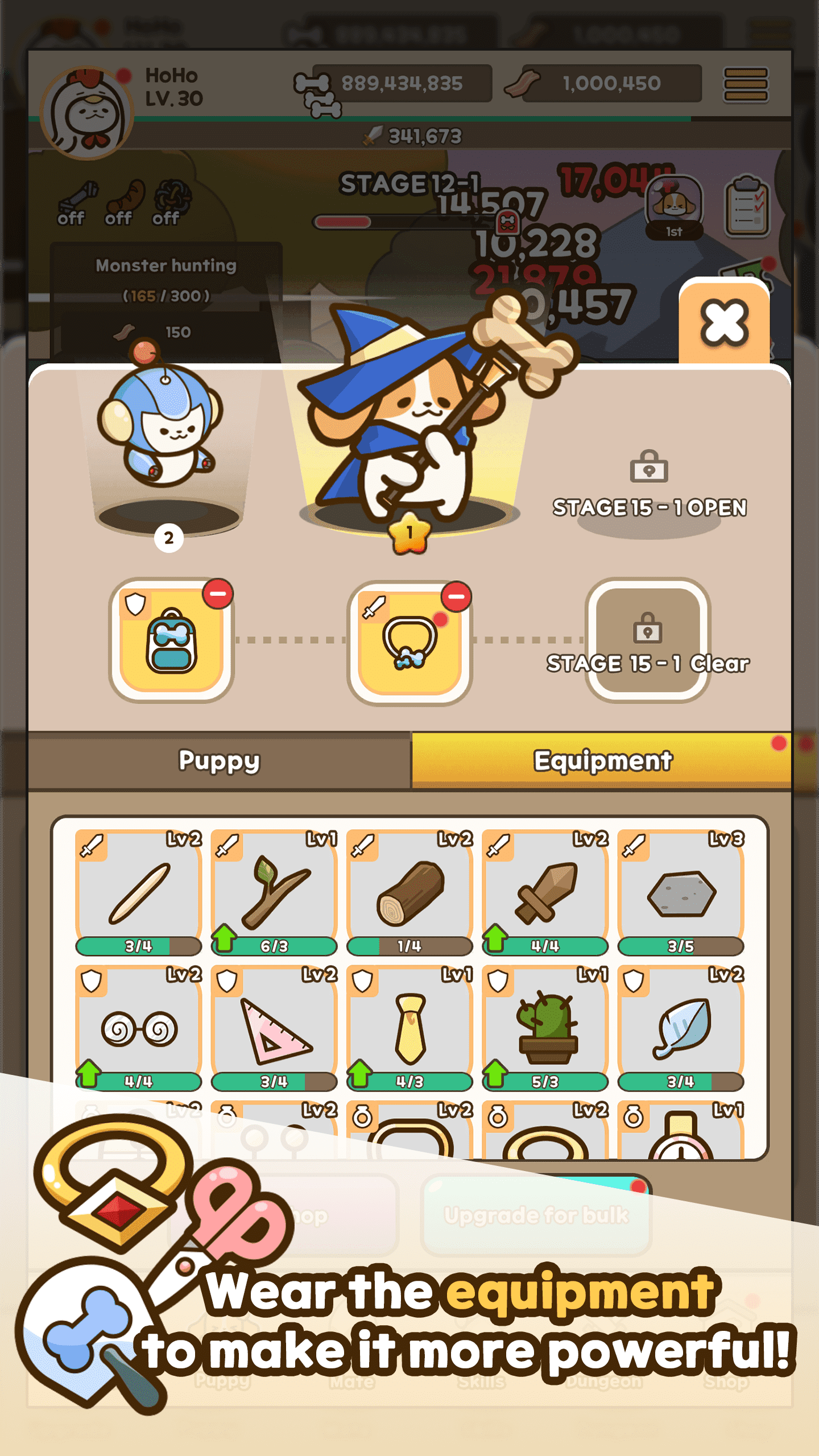
Task: Switch to the Puppy tab
Action: (x=219, y=761)
